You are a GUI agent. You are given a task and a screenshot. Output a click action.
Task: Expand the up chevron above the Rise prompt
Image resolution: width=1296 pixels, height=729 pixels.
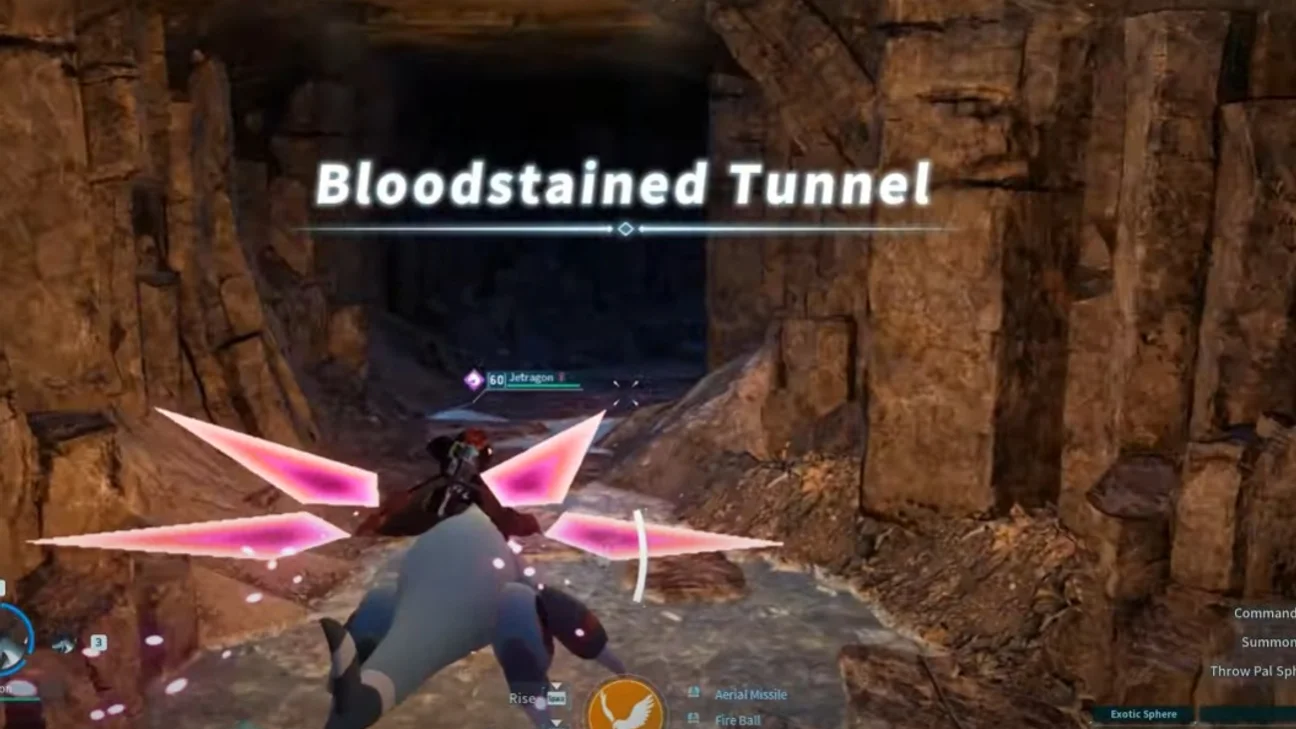coord(556,684)
